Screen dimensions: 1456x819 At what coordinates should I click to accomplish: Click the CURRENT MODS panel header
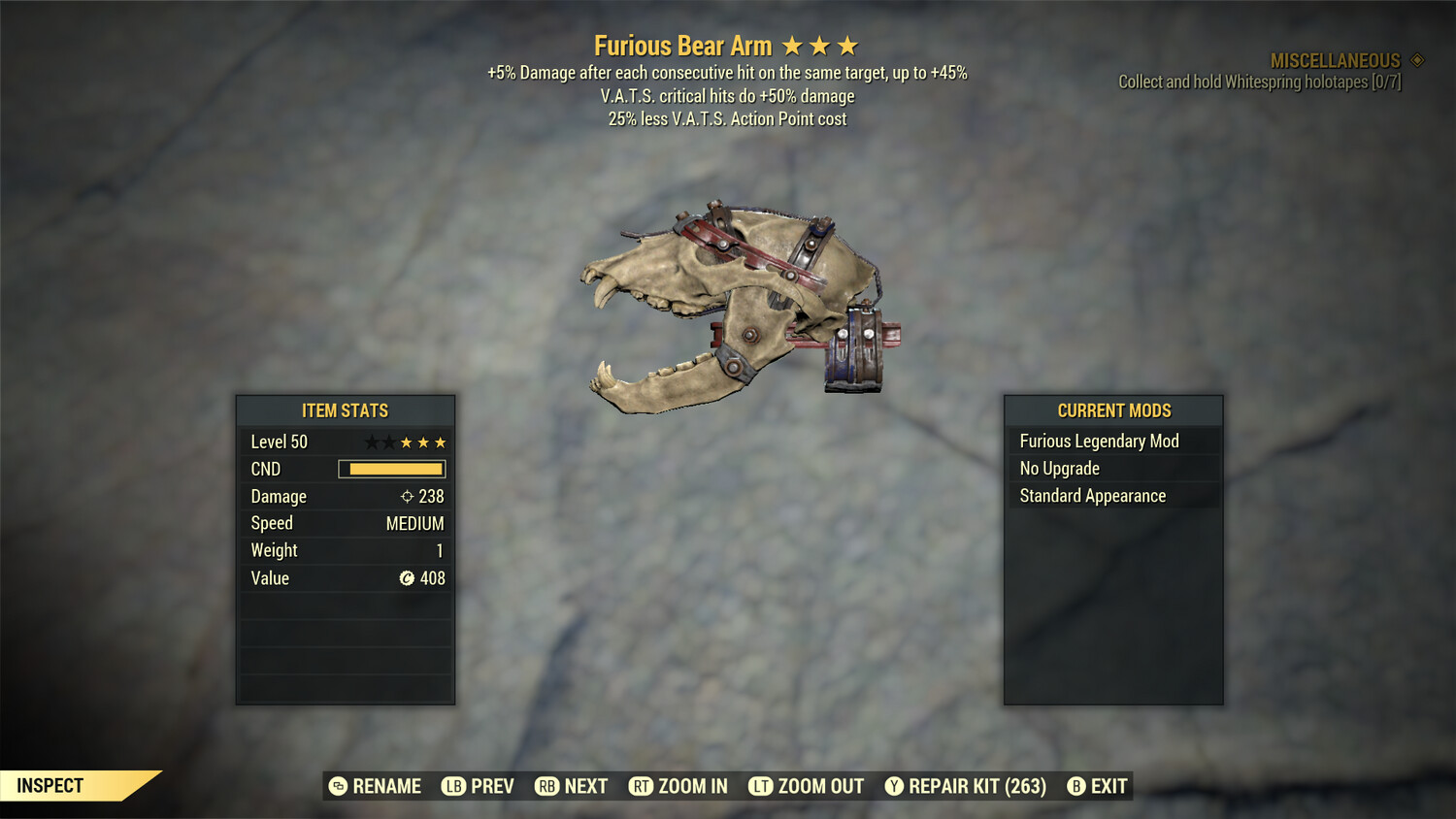point(1113,410)
